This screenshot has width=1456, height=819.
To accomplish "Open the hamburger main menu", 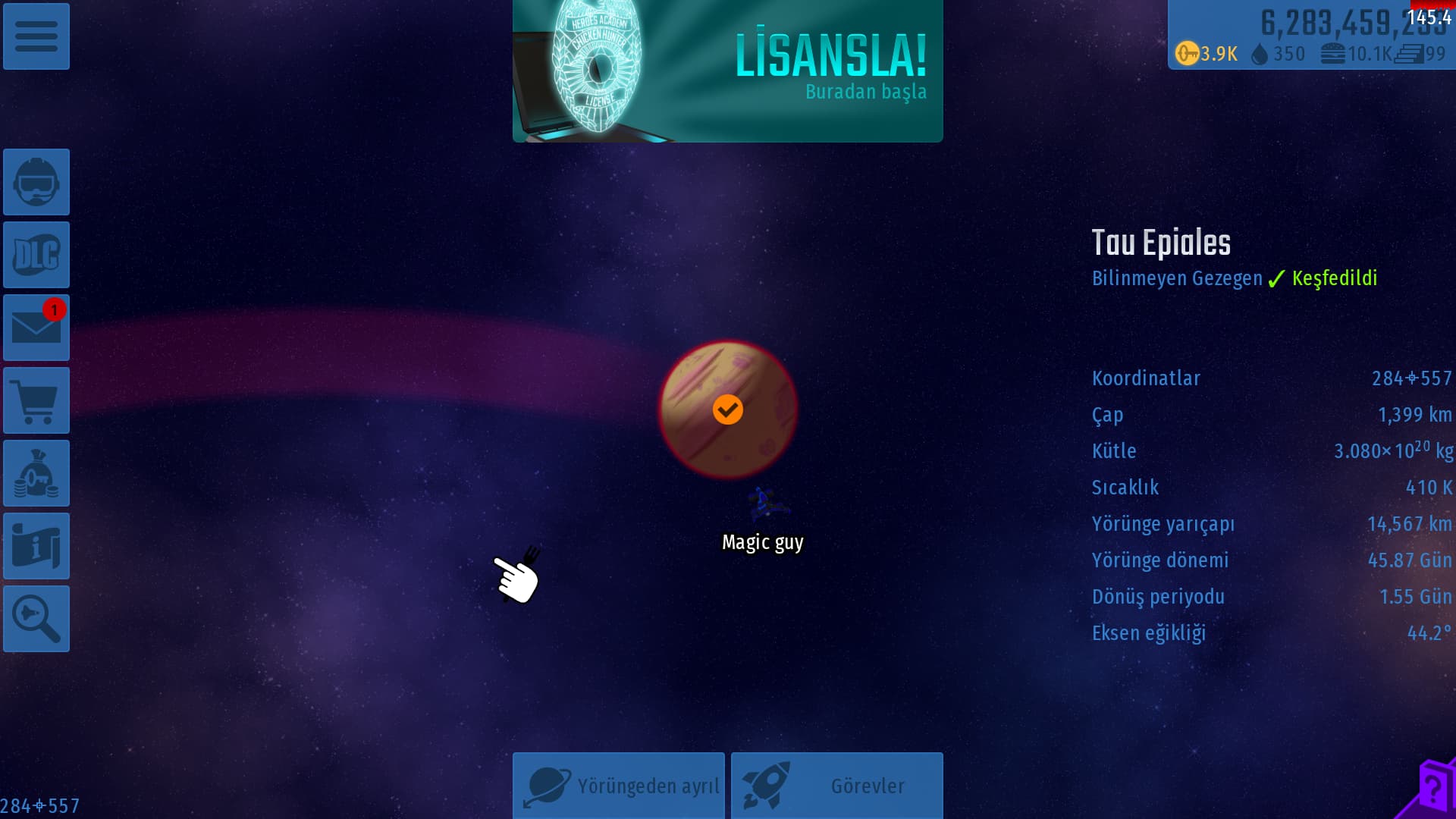I will tap(36, 36).
